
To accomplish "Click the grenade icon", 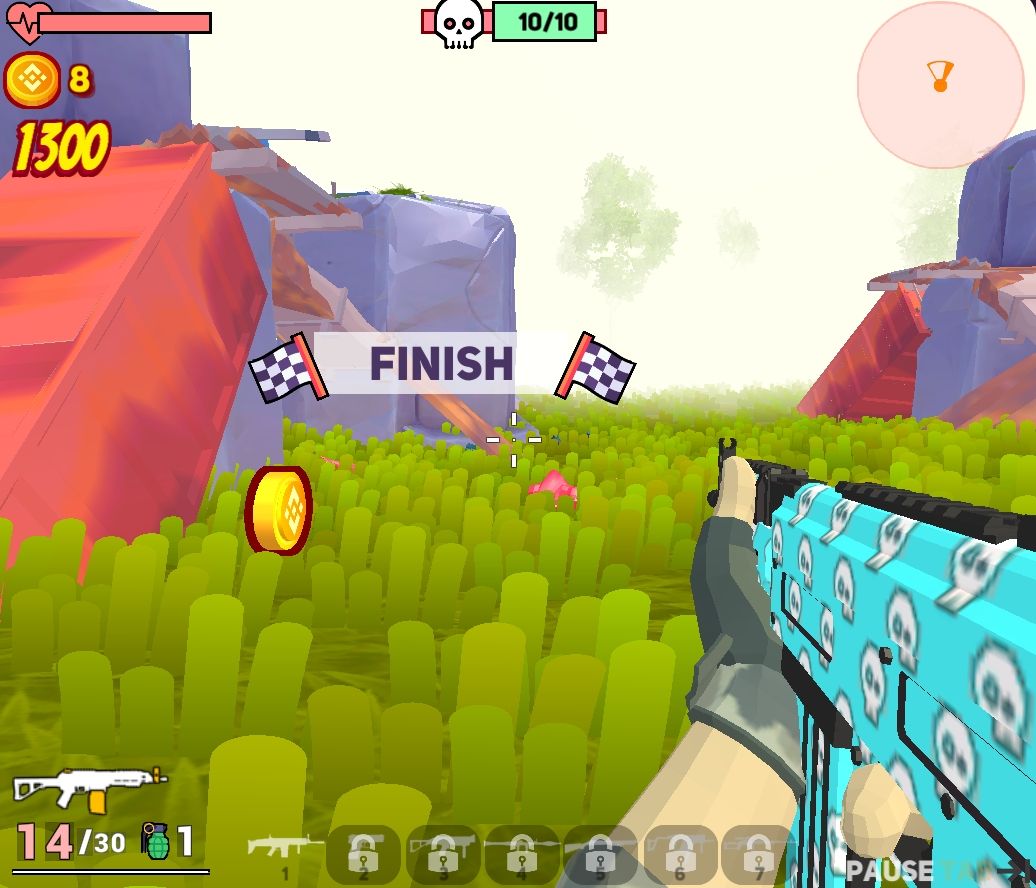I will click(x=155, y=841).
